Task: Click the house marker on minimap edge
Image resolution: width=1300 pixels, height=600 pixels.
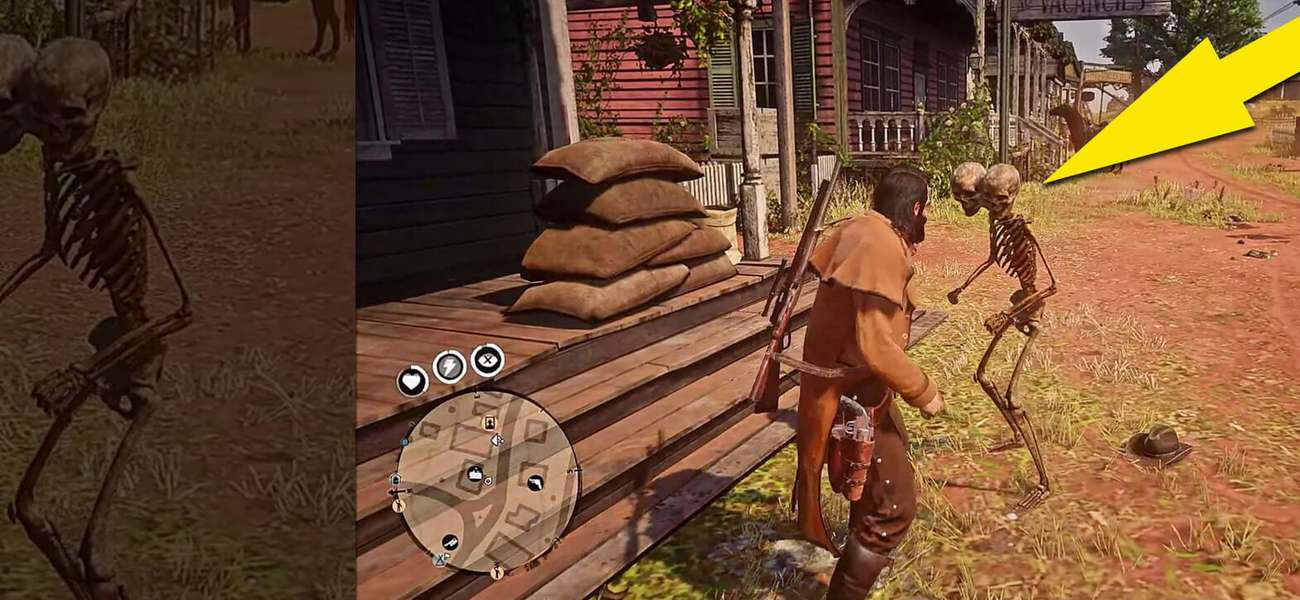Action: point(395,480)
